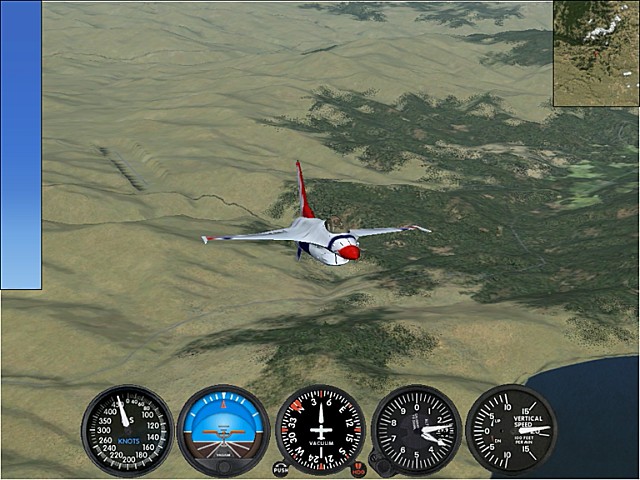Click the terrain minimap in the corner

(596, 53)
